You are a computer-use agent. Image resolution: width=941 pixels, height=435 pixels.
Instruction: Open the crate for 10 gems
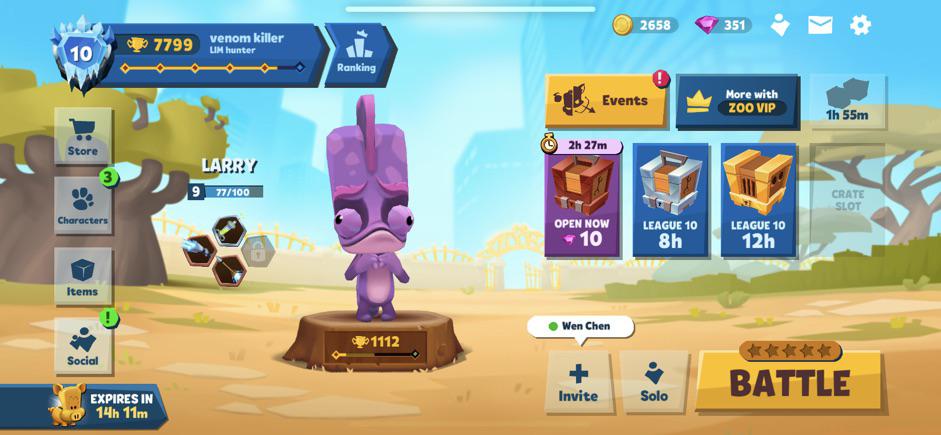582,200
